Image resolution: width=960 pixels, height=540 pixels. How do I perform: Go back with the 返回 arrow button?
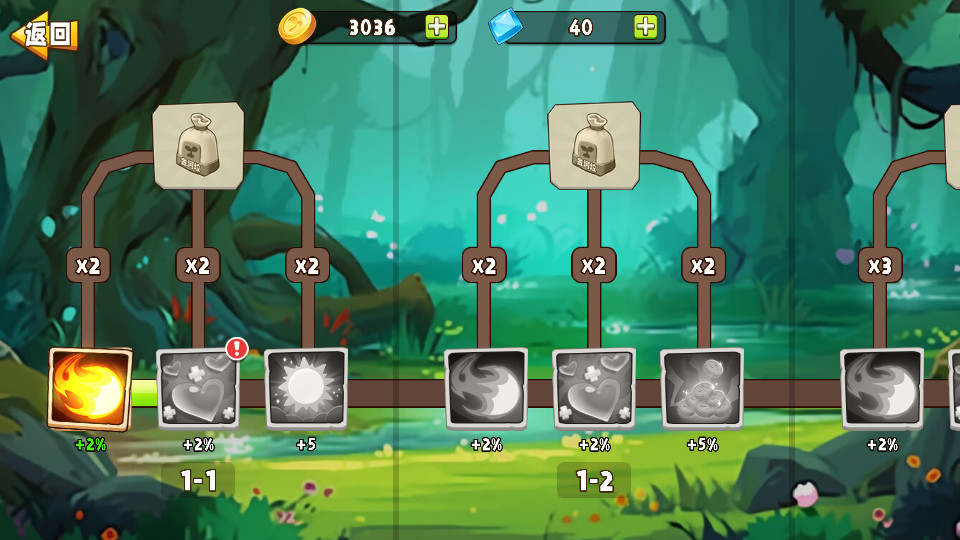point(45,35)
